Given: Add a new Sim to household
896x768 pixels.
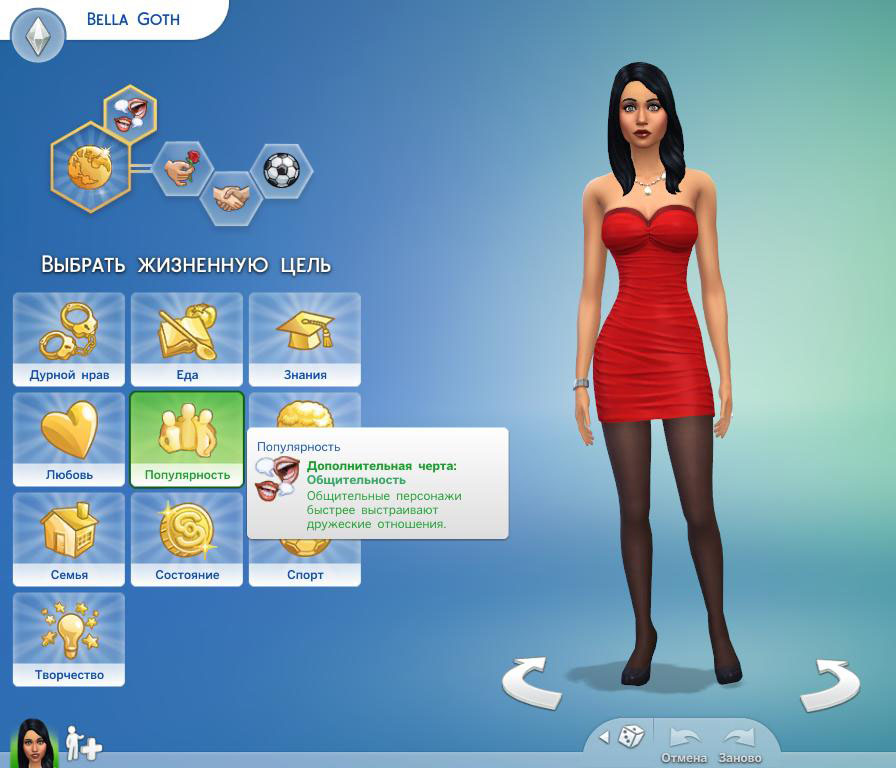Looking at the screenshot, I should (83, 745).
